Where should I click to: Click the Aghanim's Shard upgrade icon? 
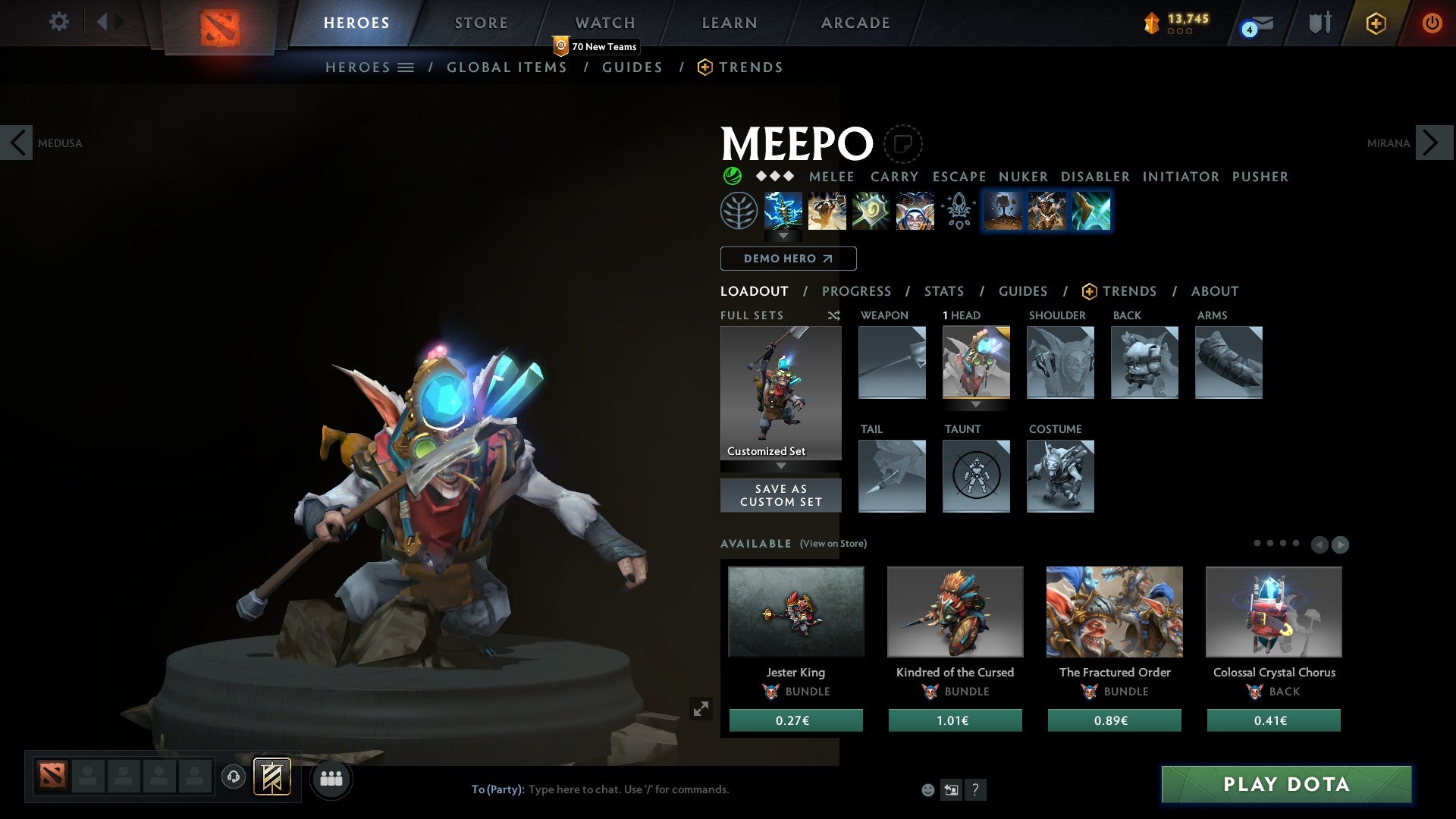[x=959, y=210]
